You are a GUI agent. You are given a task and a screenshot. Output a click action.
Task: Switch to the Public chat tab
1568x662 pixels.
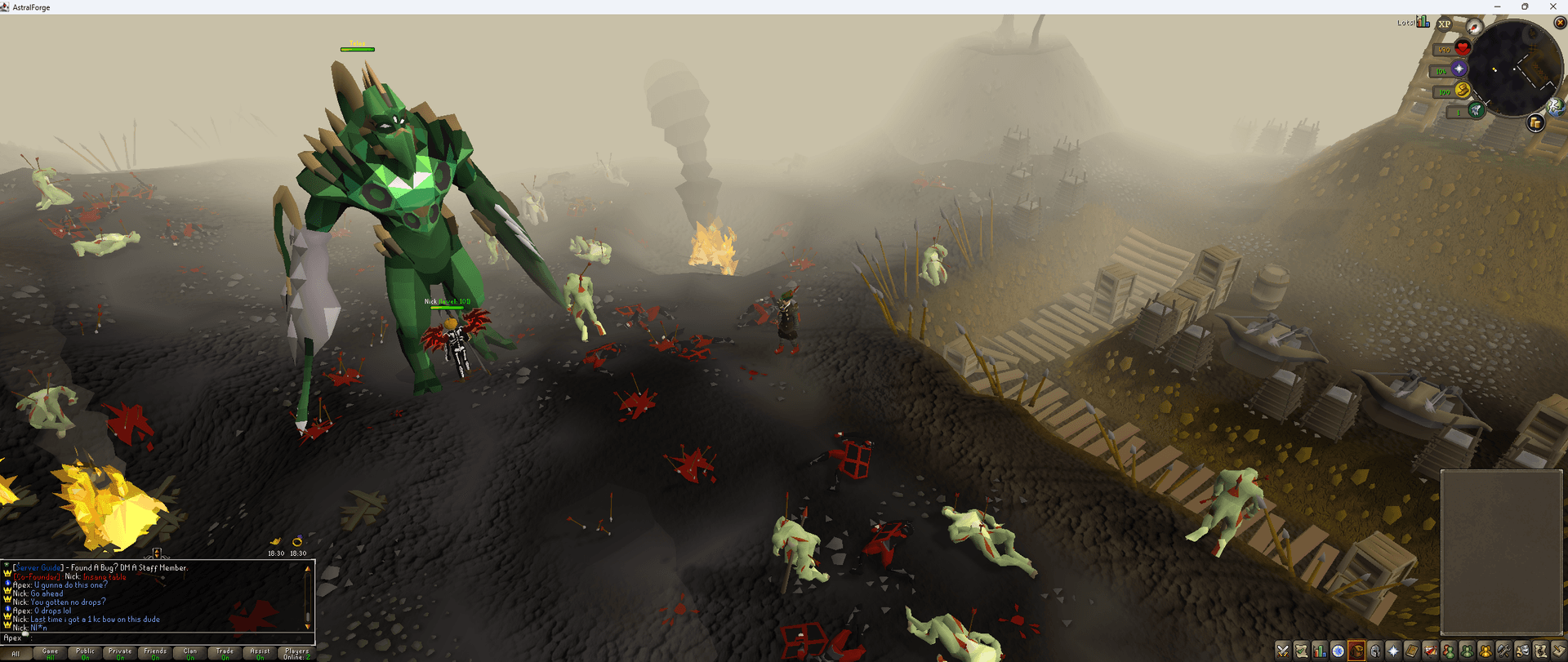pos(85,653)
